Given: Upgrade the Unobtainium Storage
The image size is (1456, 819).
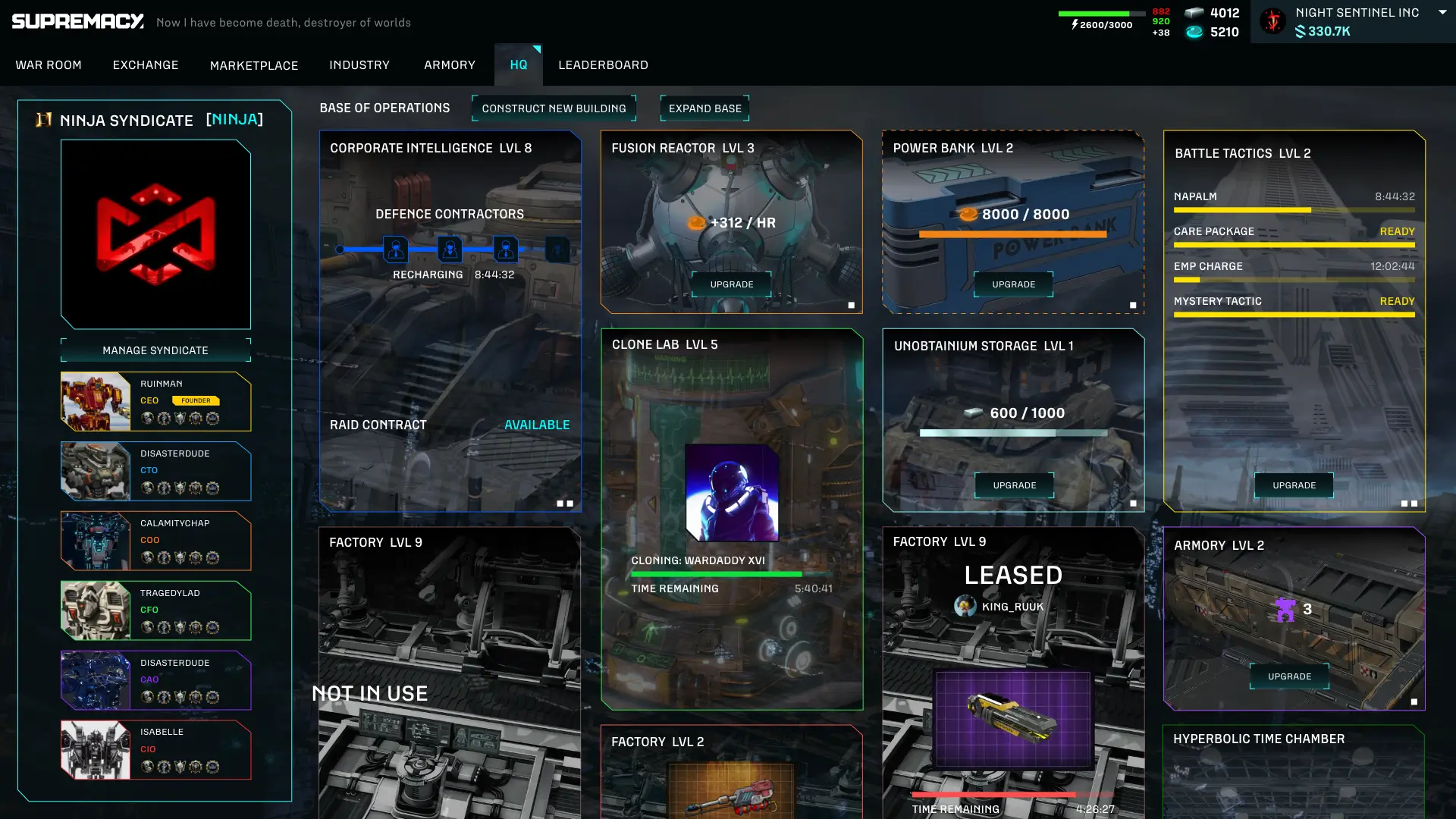Looking at the screenshot, I should tap(1015, 485).
